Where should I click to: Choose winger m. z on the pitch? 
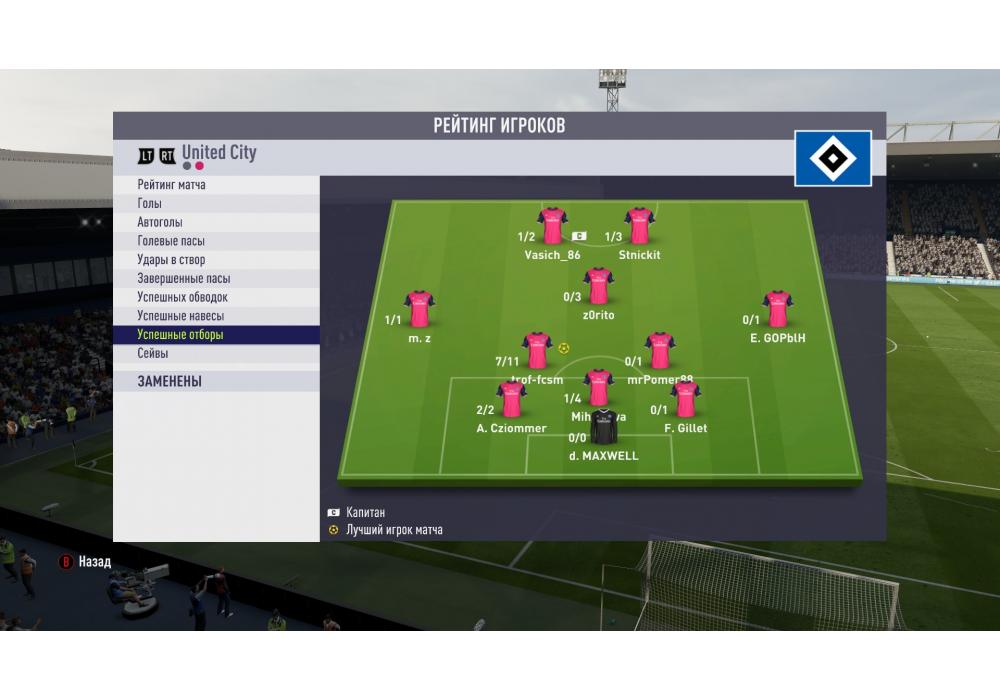pyautogui.click(x=419, y=309)
